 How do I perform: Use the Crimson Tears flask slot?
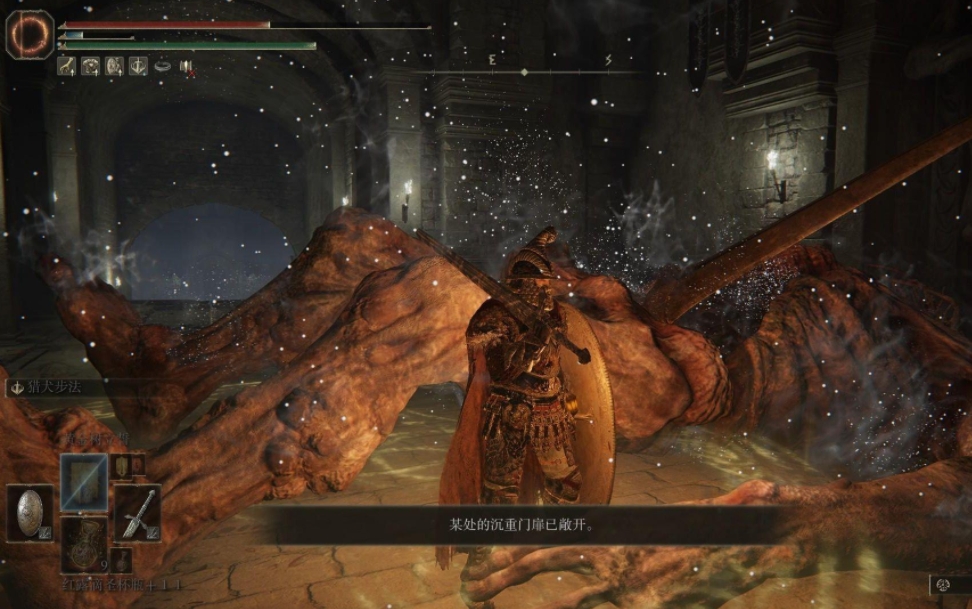(84, 543)
